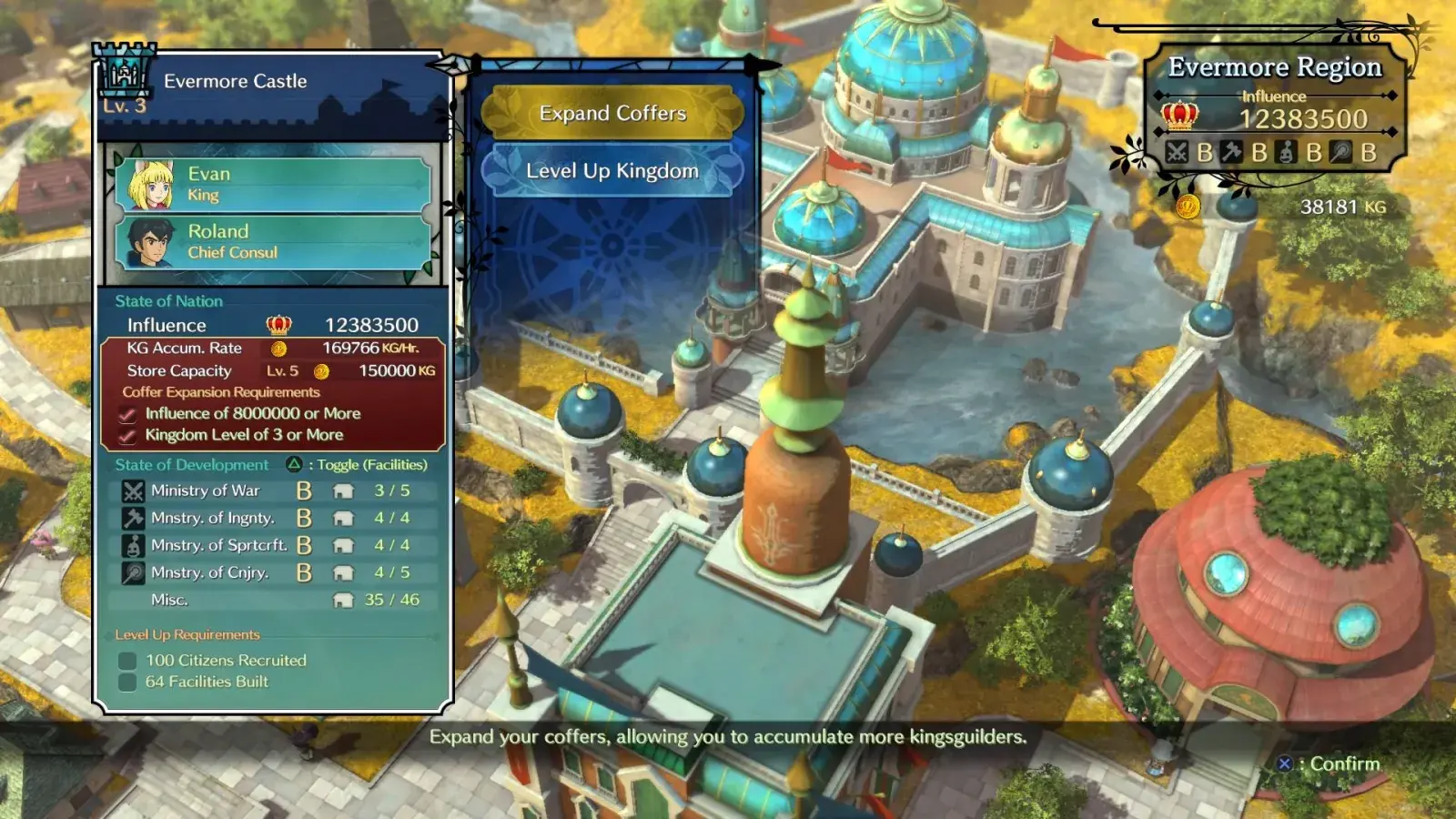Choose the Mnstry. of Sprtcrft. row
This screenshot has height=819, width=1456.
coord(273,545)
